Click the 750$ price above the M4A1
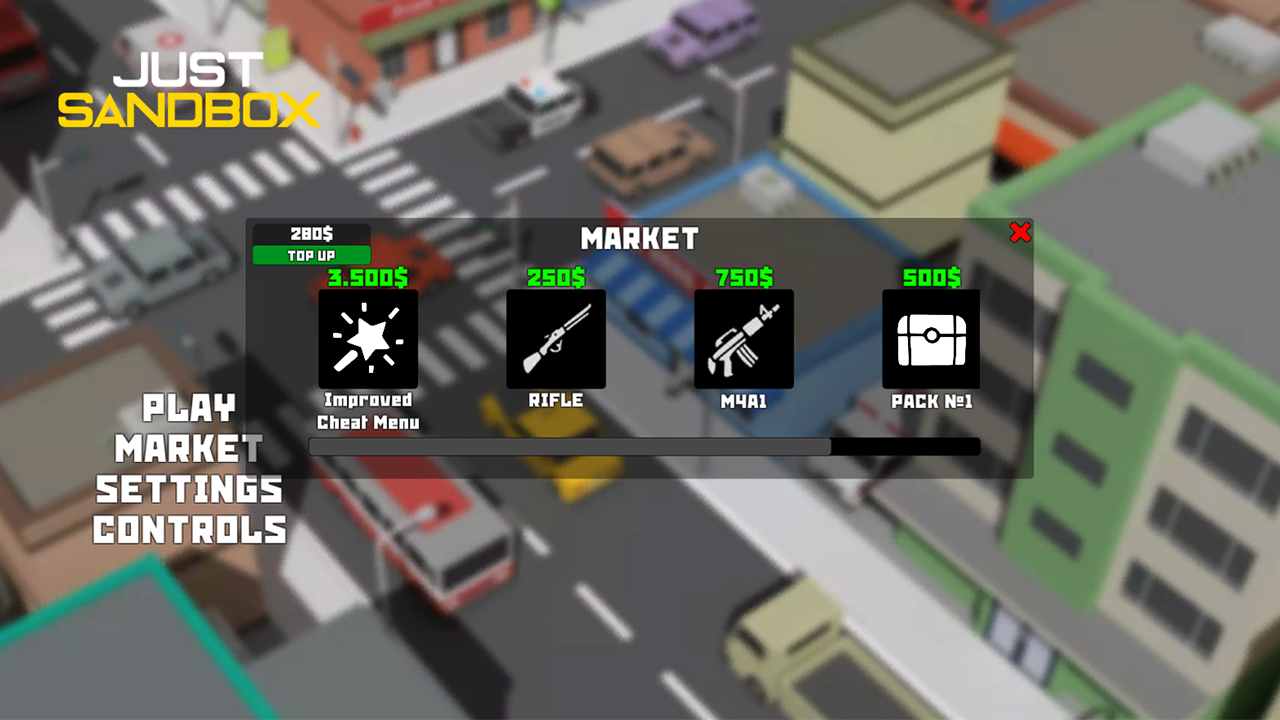1280x720 pixels. click(x=743, y=278)
